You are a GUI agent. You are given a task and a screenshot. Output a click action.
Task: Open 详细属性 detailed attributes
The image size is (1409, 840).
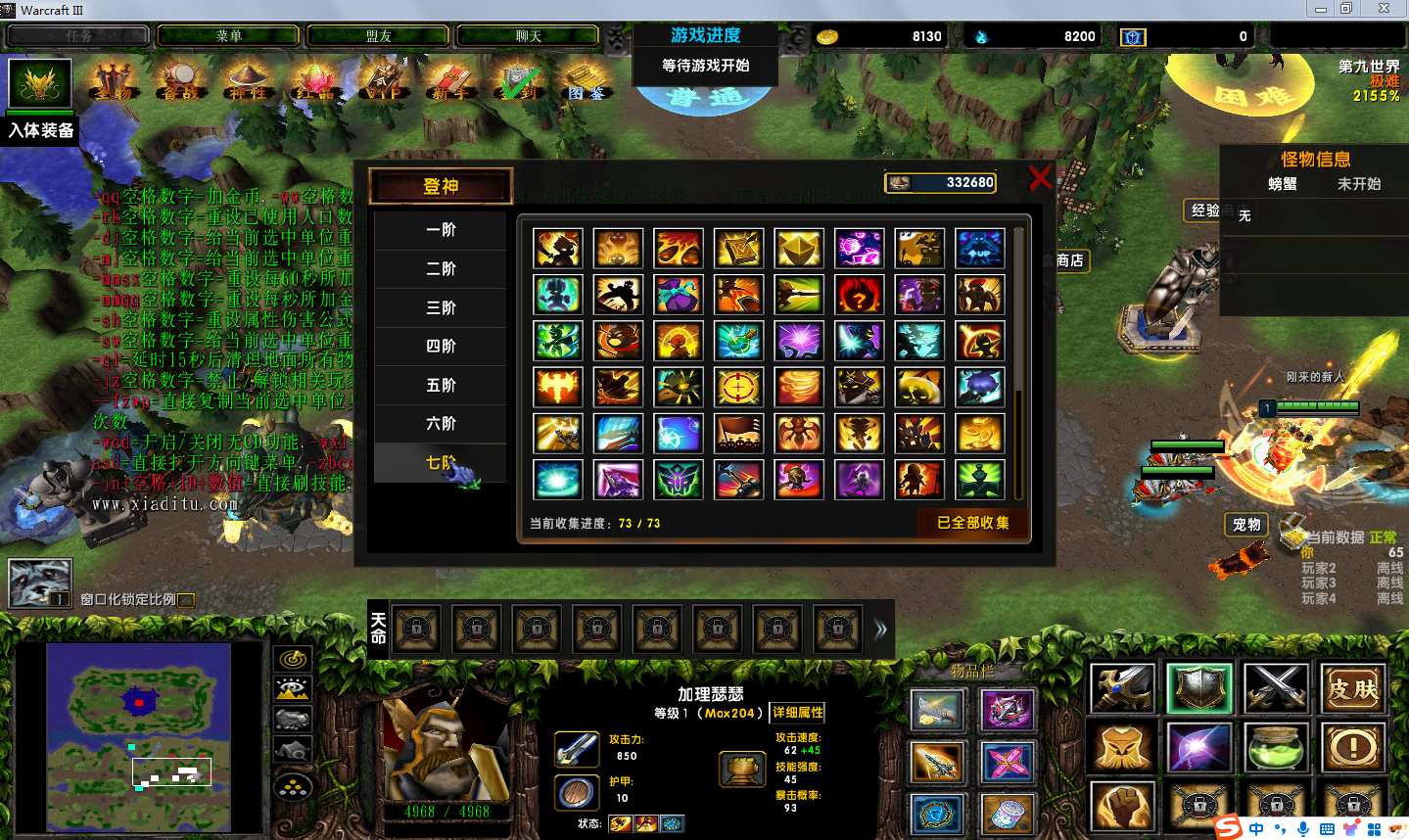[x=797, y=713]
